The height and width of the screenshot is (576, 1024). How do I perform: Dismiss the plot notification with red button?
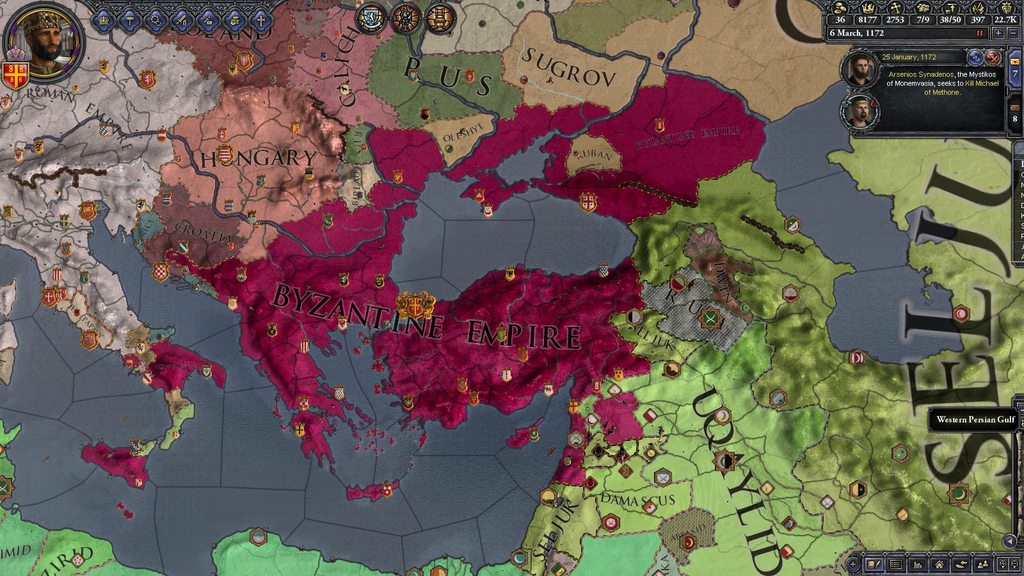(993, 58)
